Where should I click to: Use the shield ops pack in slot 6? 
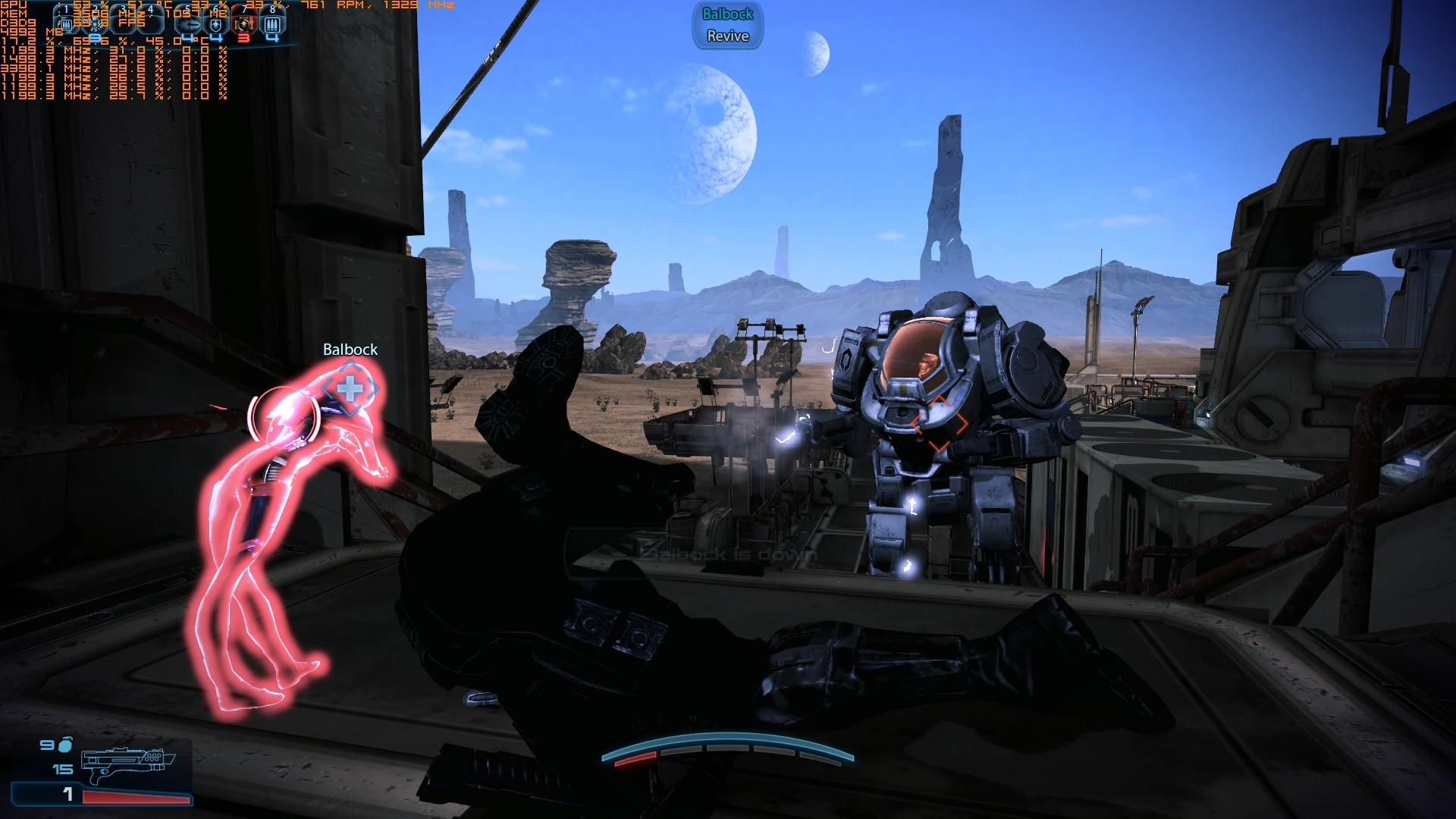[x=216, y=24]
